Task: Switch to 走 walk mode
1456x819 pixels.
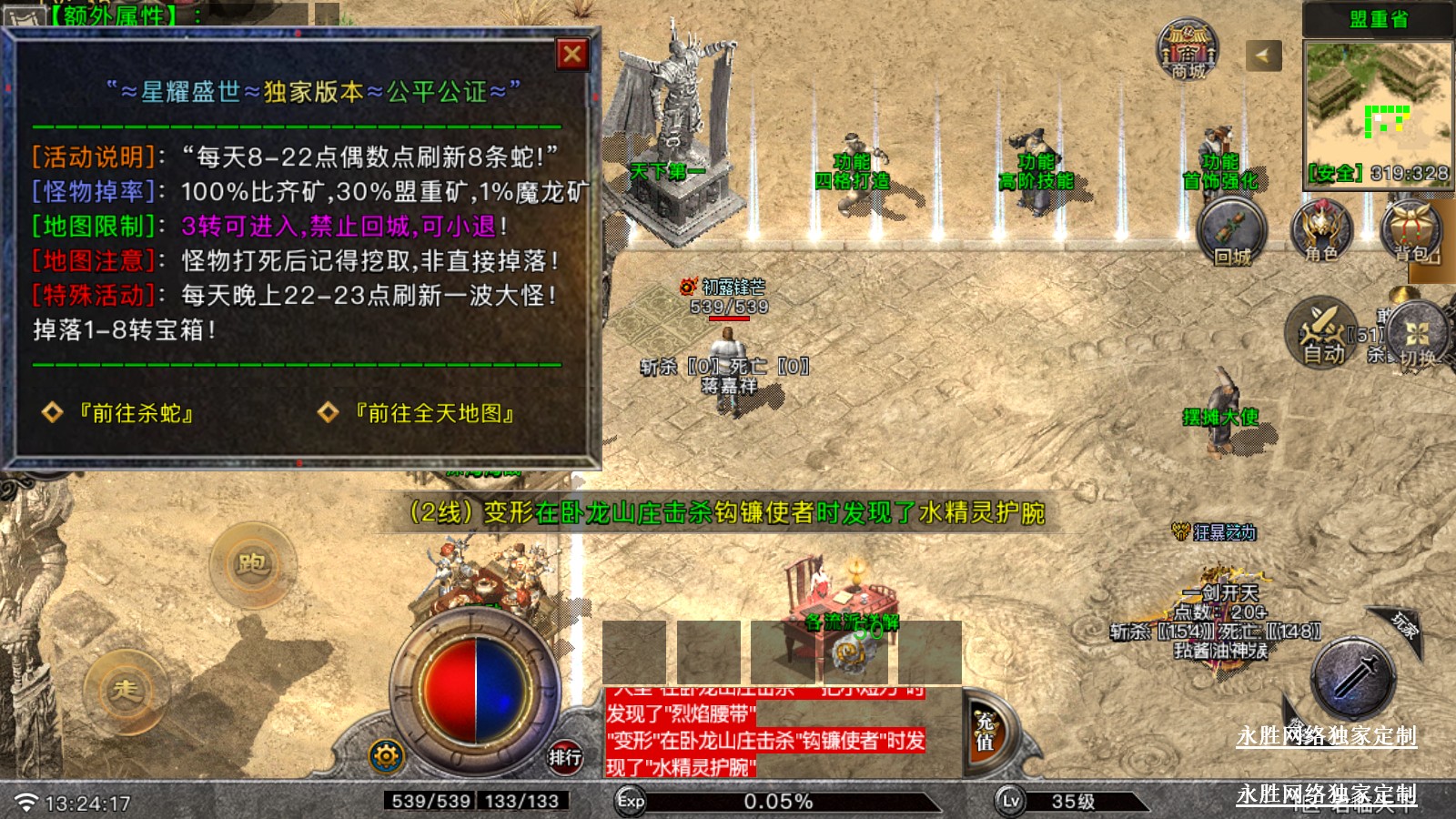Action: (x=126, y=690)
